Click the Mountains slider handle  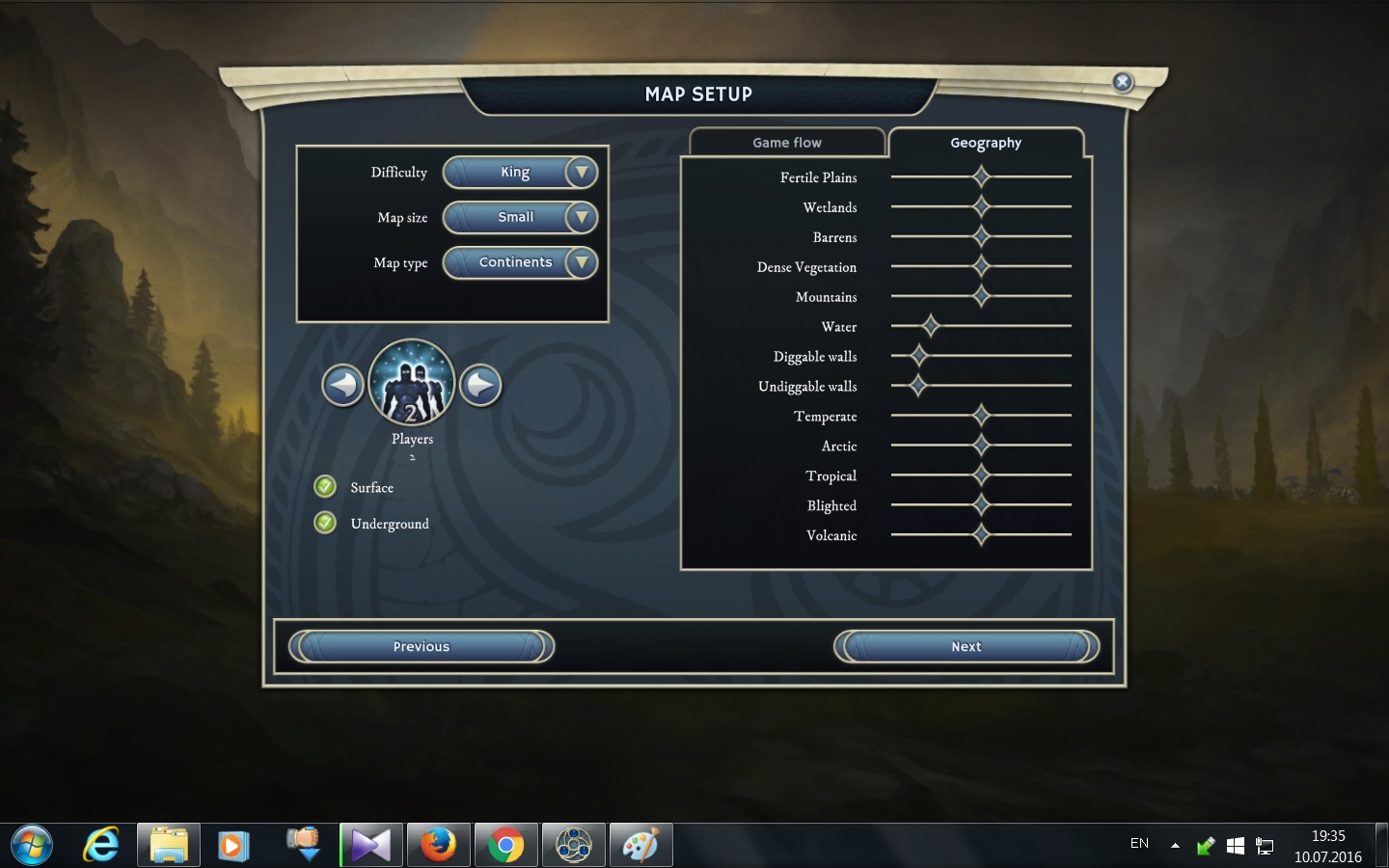click(981, 296)
